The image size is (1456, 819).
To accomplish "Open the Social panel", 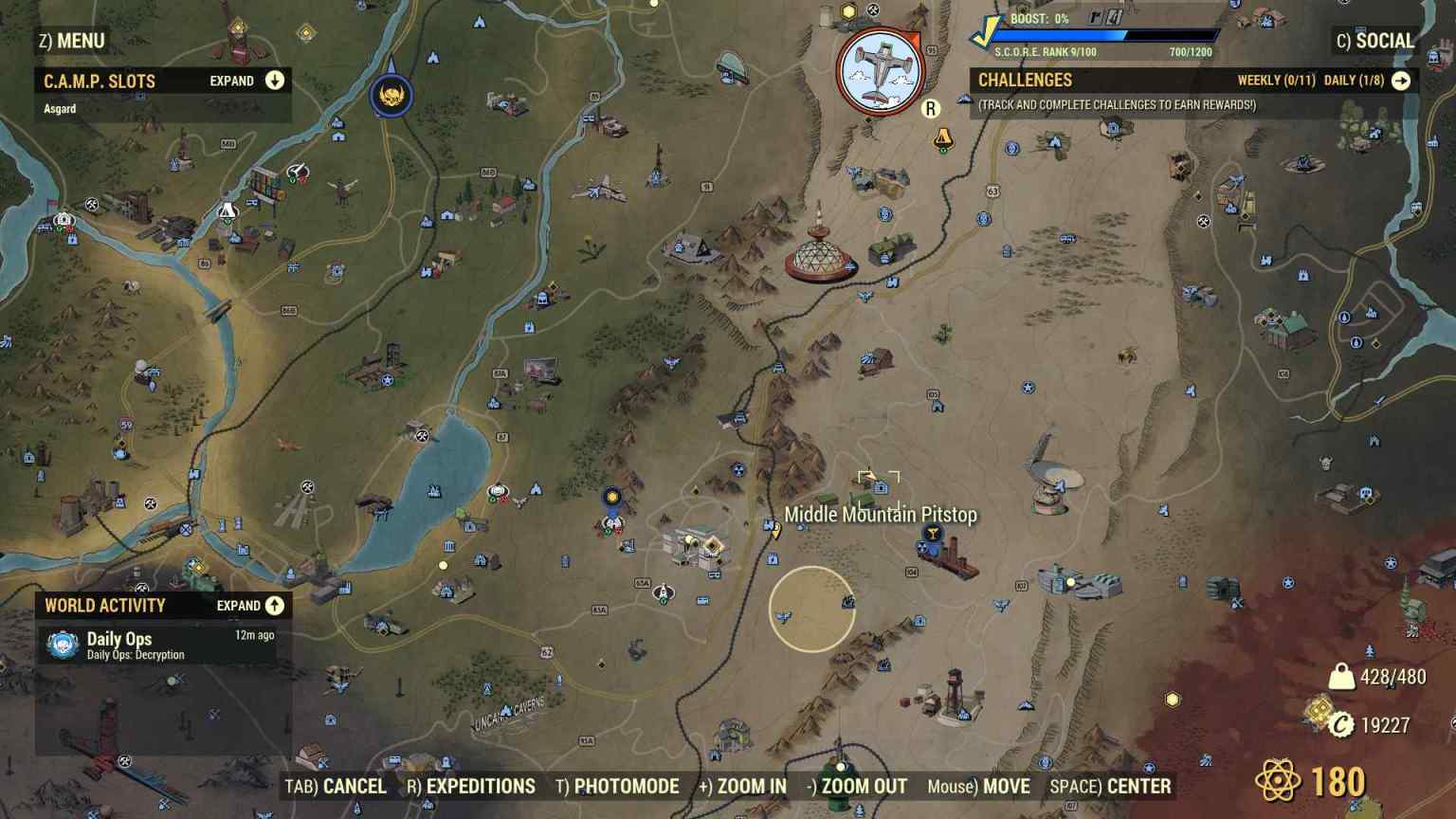I will (1376, 41).
